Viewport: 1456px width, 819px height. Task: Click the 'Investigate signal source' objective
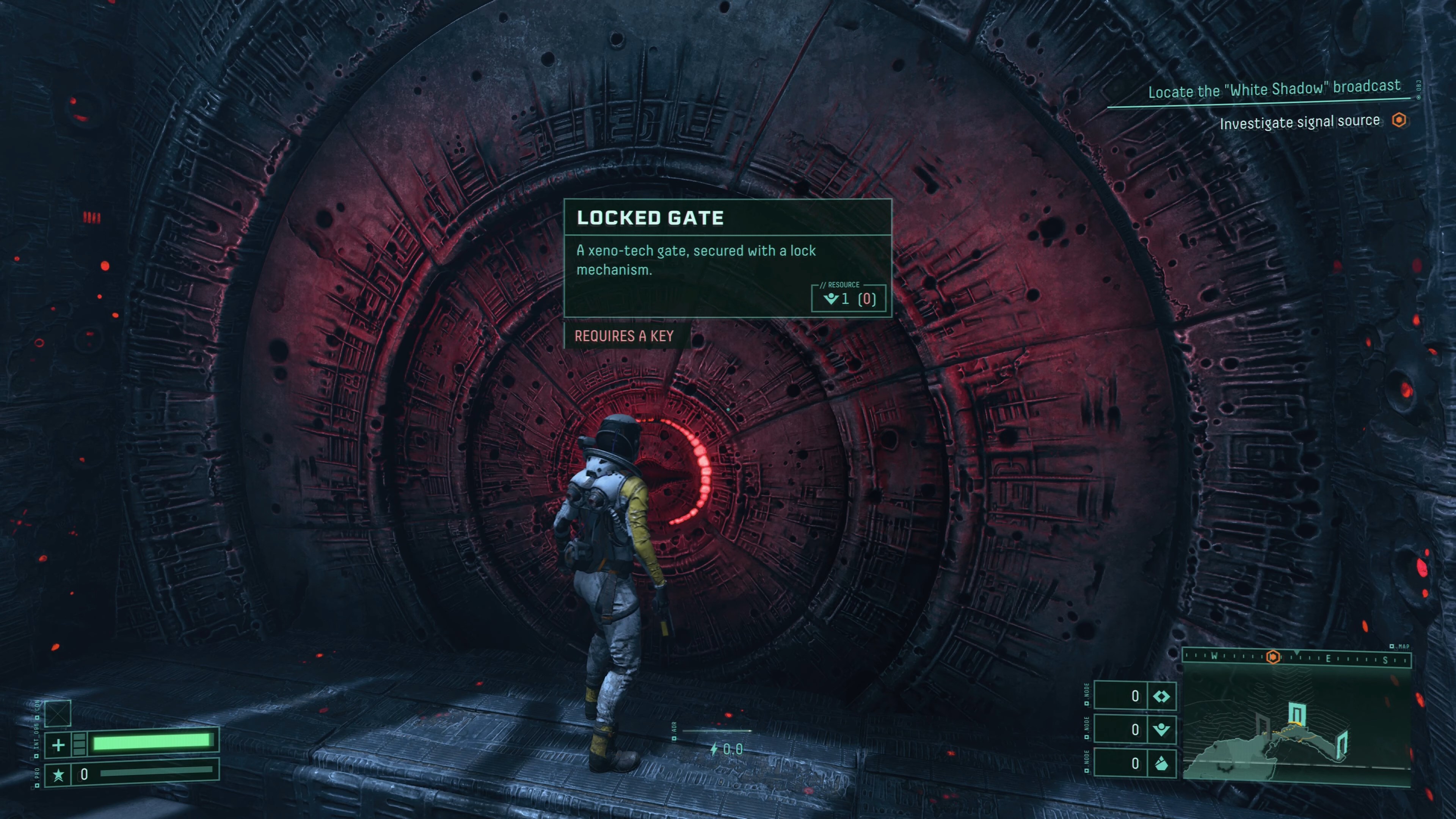[x=1299, y=122]
